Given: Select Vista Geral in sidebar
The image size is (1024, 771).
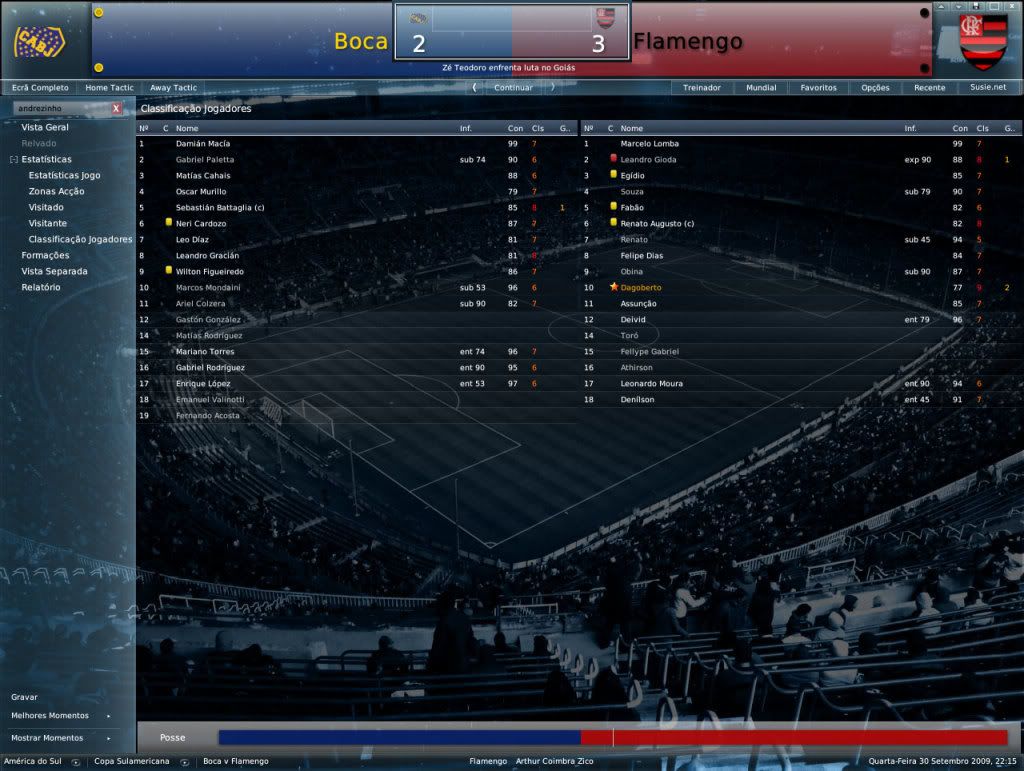Looking at the screenshot, I should click(x=45, y=128).
